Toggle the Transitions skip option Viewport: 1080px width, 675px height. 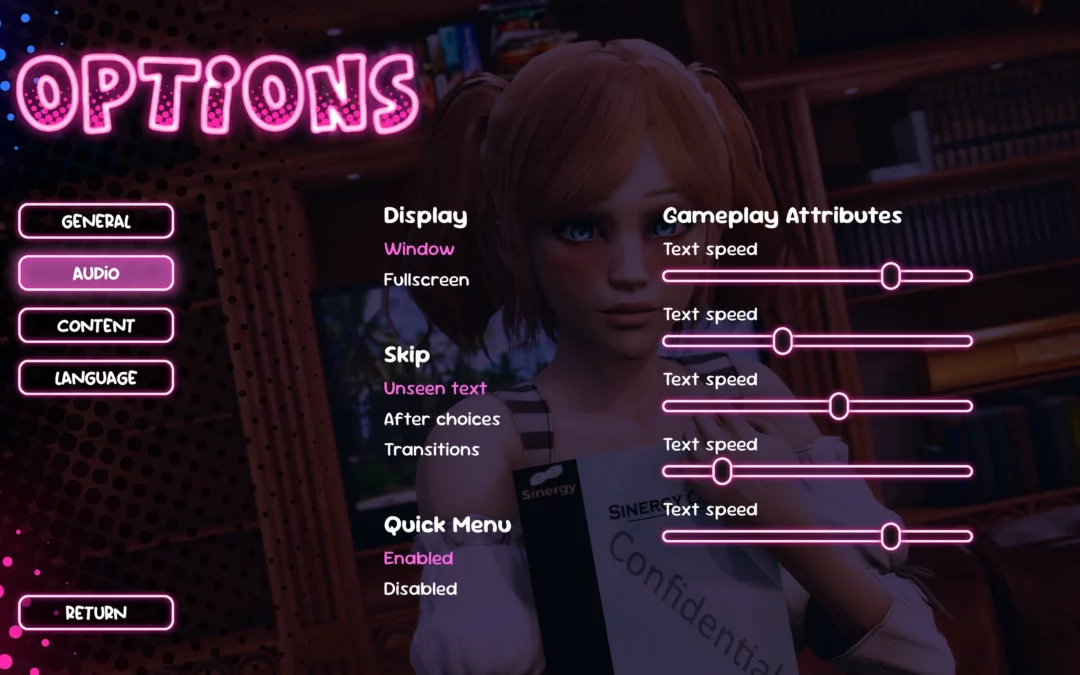click(432, 450)
